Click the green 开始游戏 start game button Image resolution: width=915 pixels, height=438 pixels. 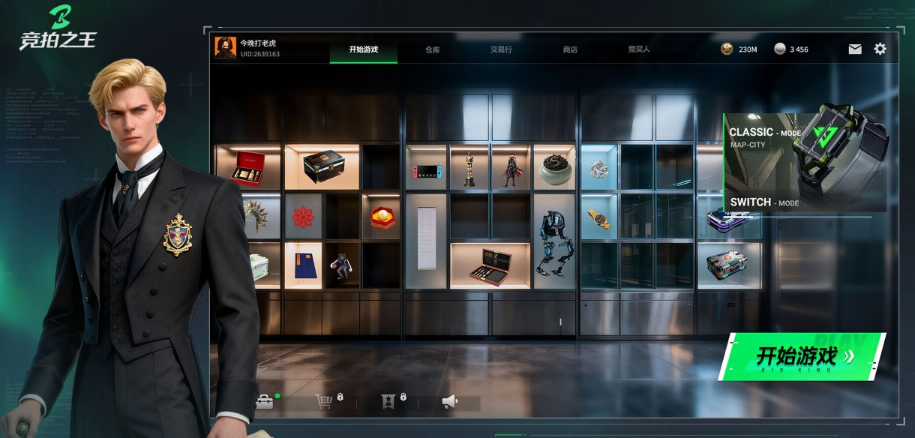(x=805, y=356)
